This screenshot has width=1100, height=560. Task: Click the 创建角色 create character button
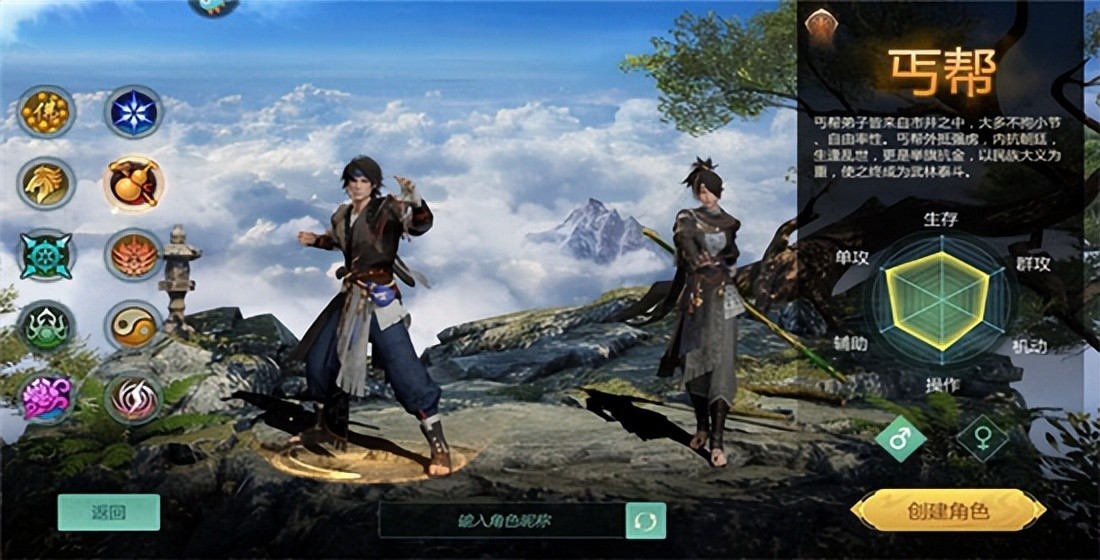click(x=948, y=511)
